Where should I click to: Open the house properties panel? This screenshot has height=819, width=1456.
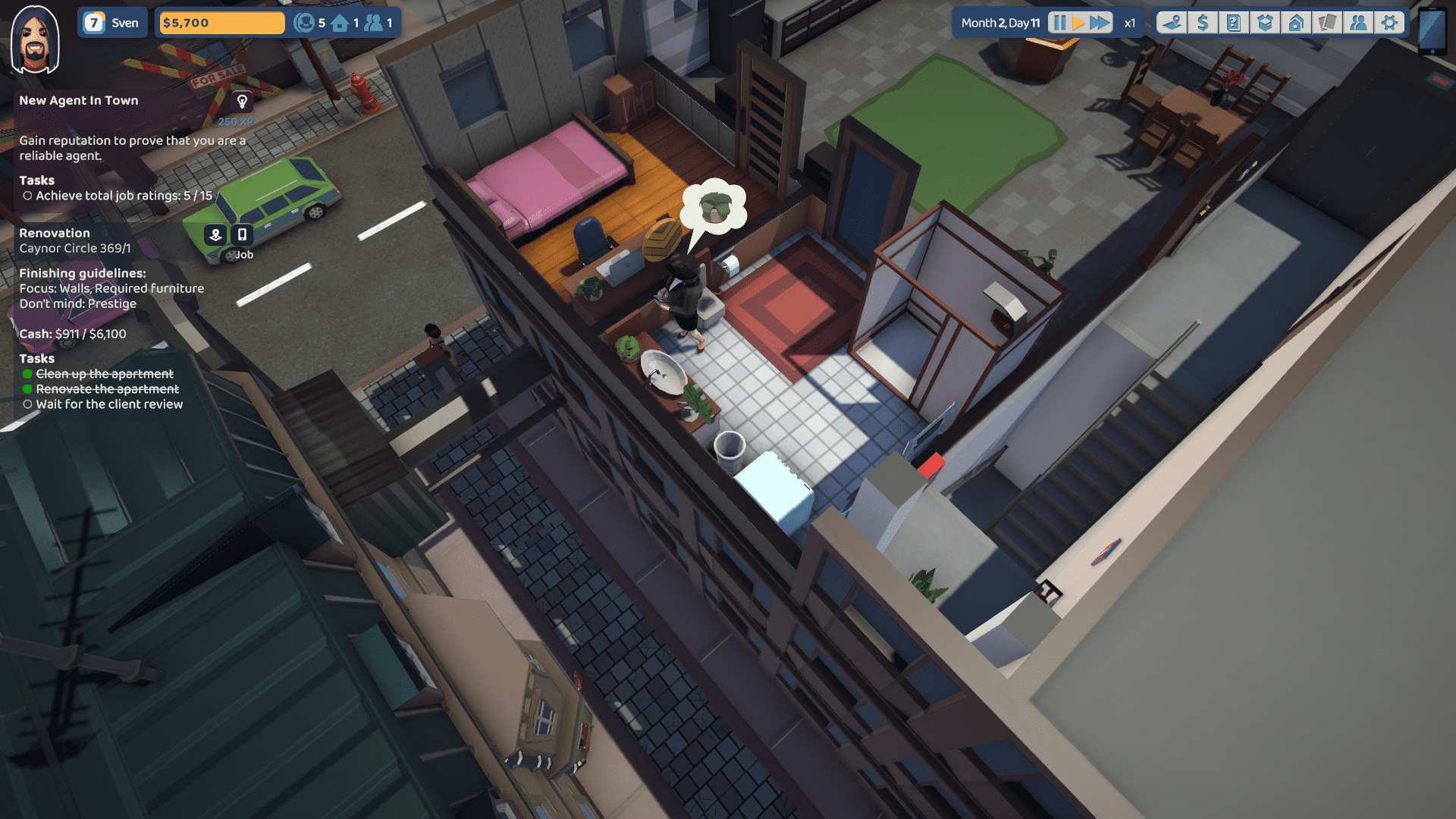click(1296, 23)
